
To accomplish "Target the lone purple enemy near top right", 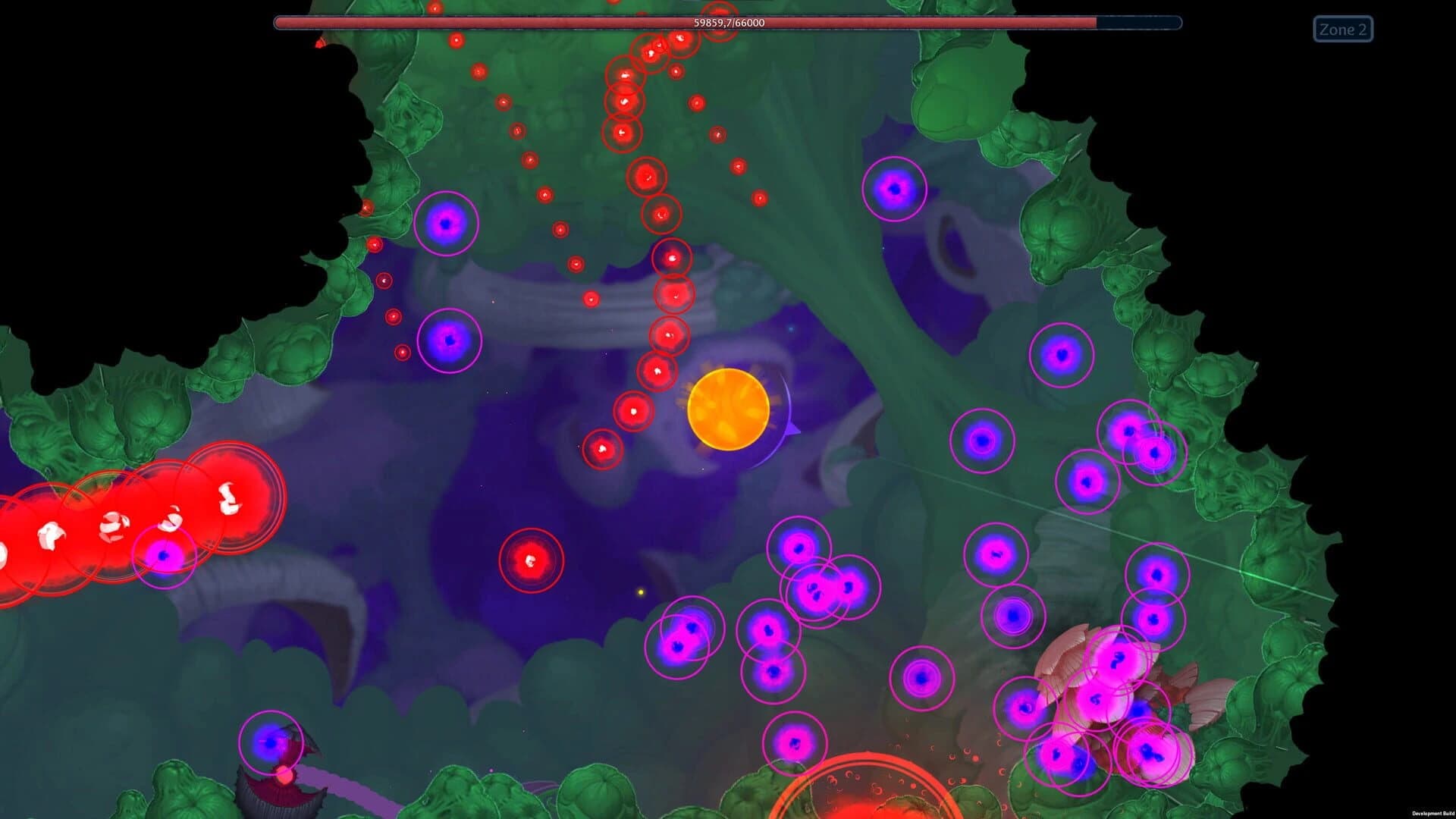I will [x=895, y=188].
